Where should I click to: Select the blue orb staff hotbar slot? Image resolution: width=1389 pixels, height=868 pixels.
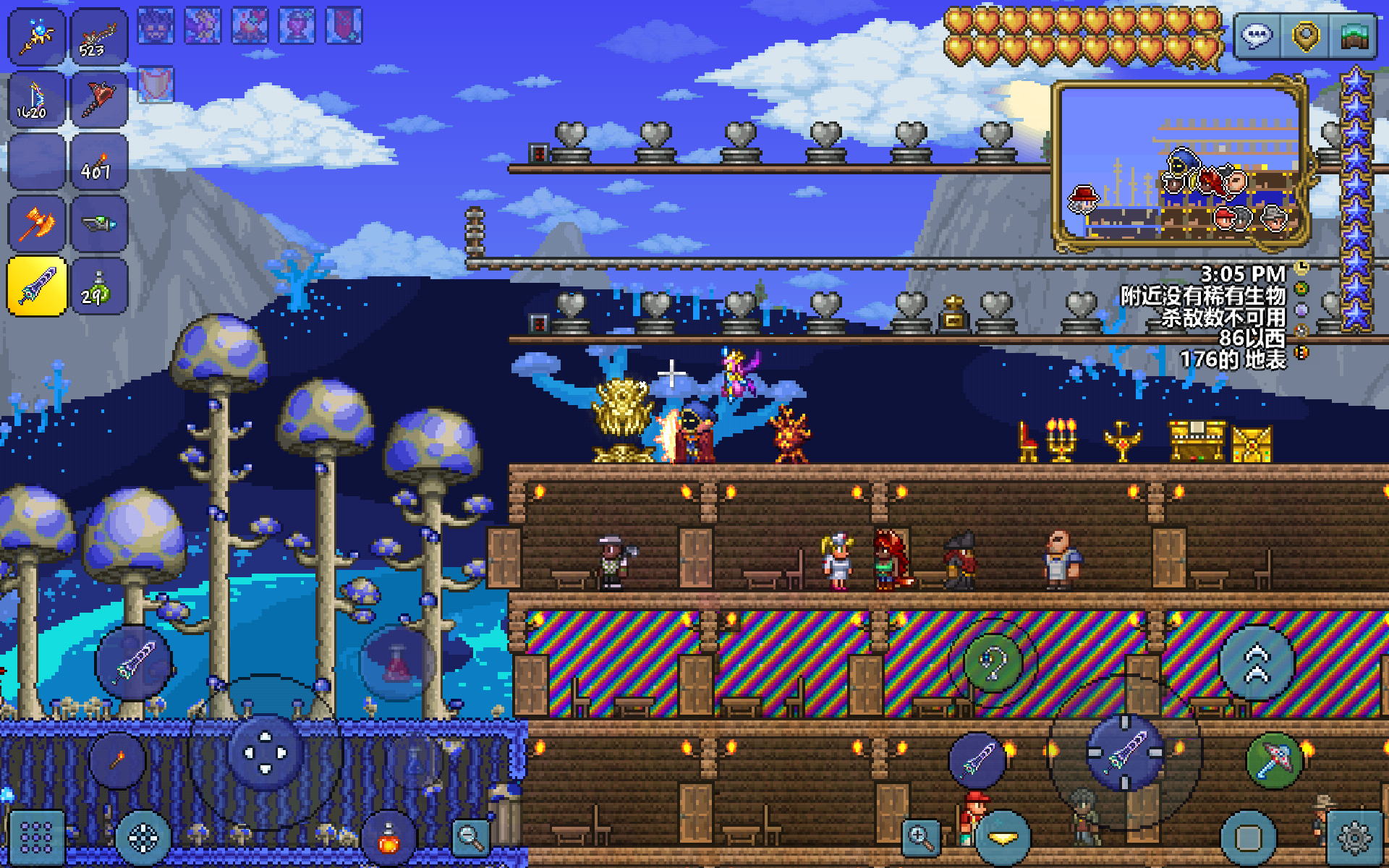pyautogui.click(x=36, y=36)
